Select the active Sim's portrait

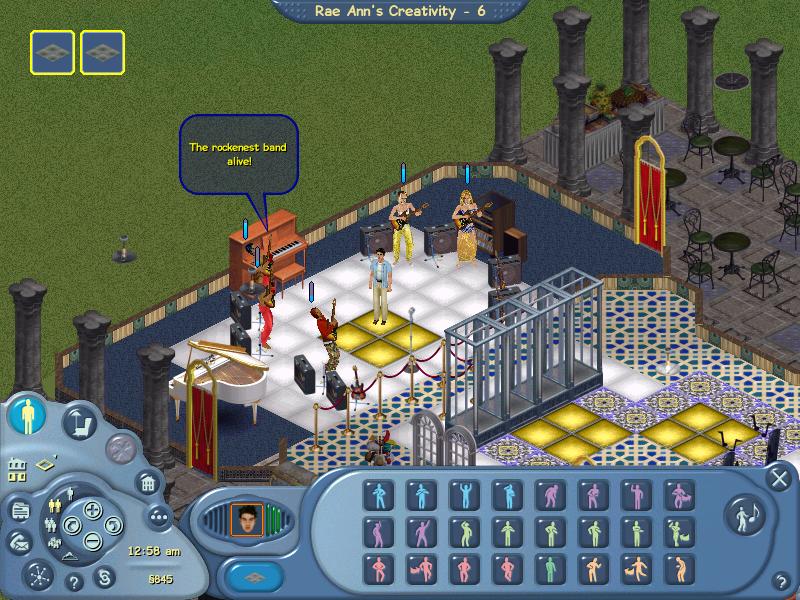pos(245,518)
